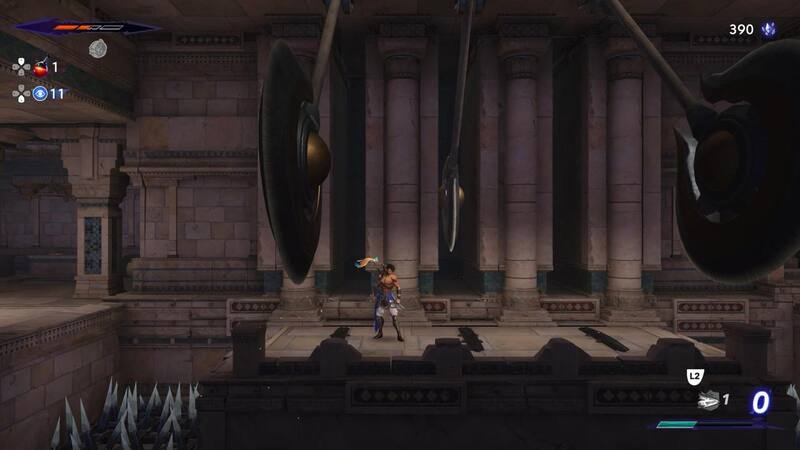Select the blue eye memory shard icon
The image size is (800, 450).
pyautogui.click(x=41, y=93)
